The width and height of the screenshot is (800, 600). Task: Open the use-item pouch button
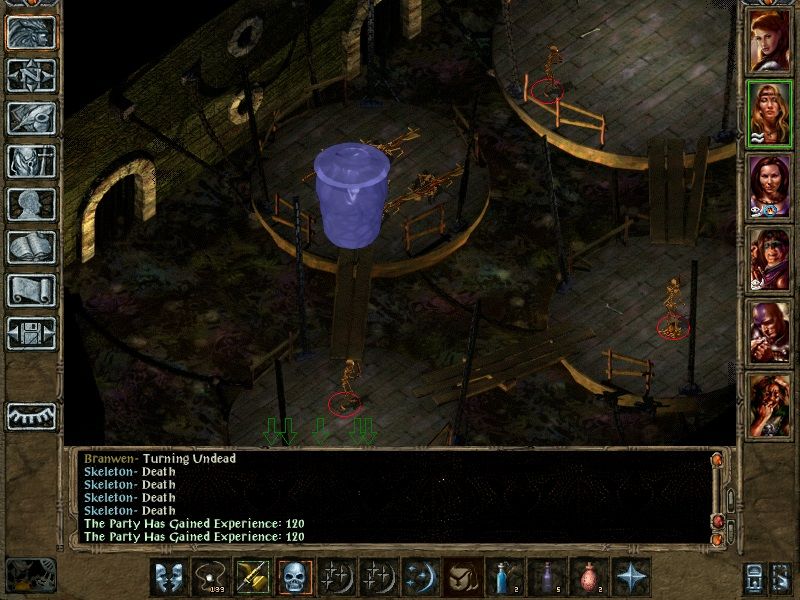(462, 578)
